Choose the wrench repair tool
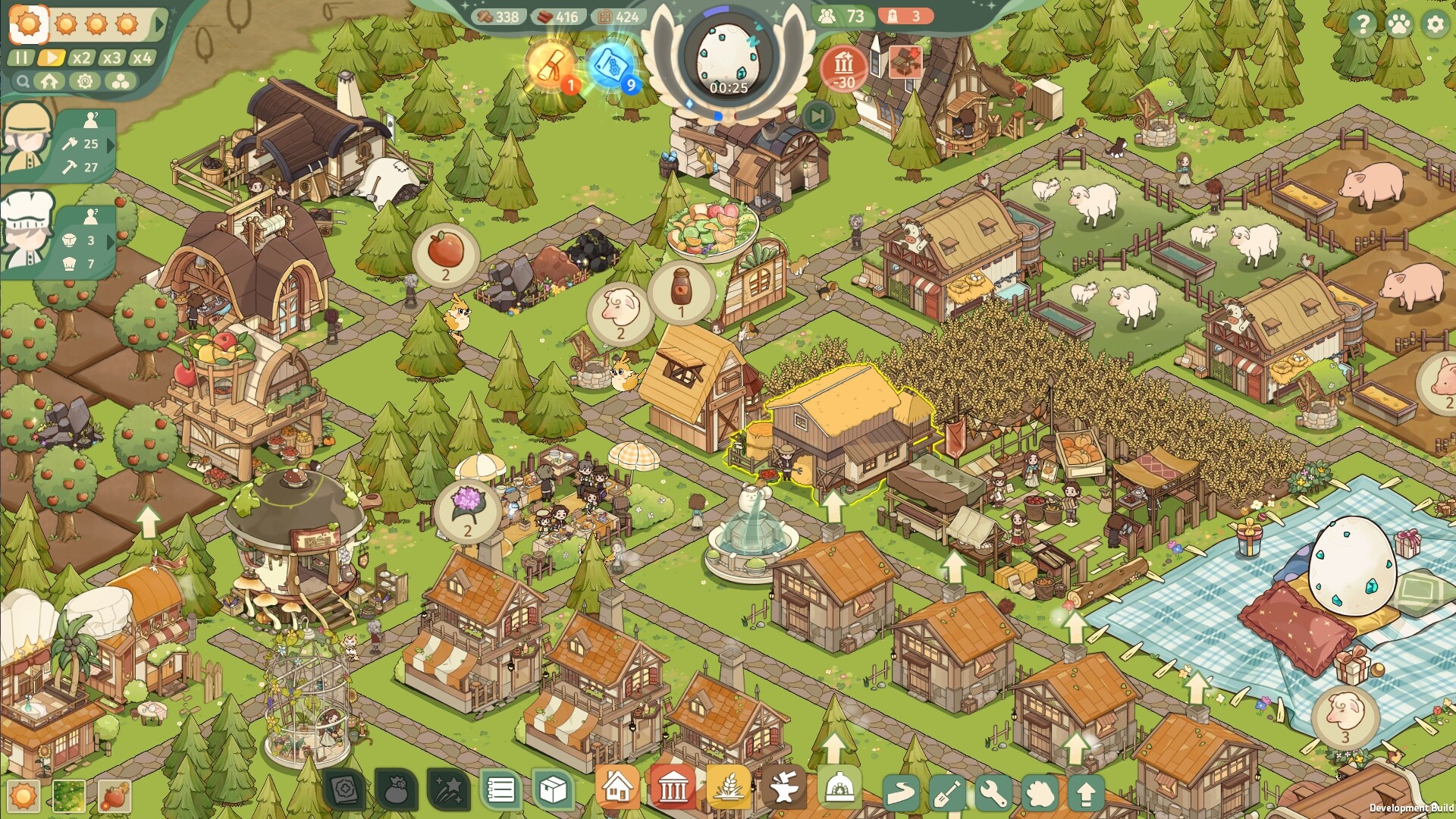1456x819 pixels. 993,793
